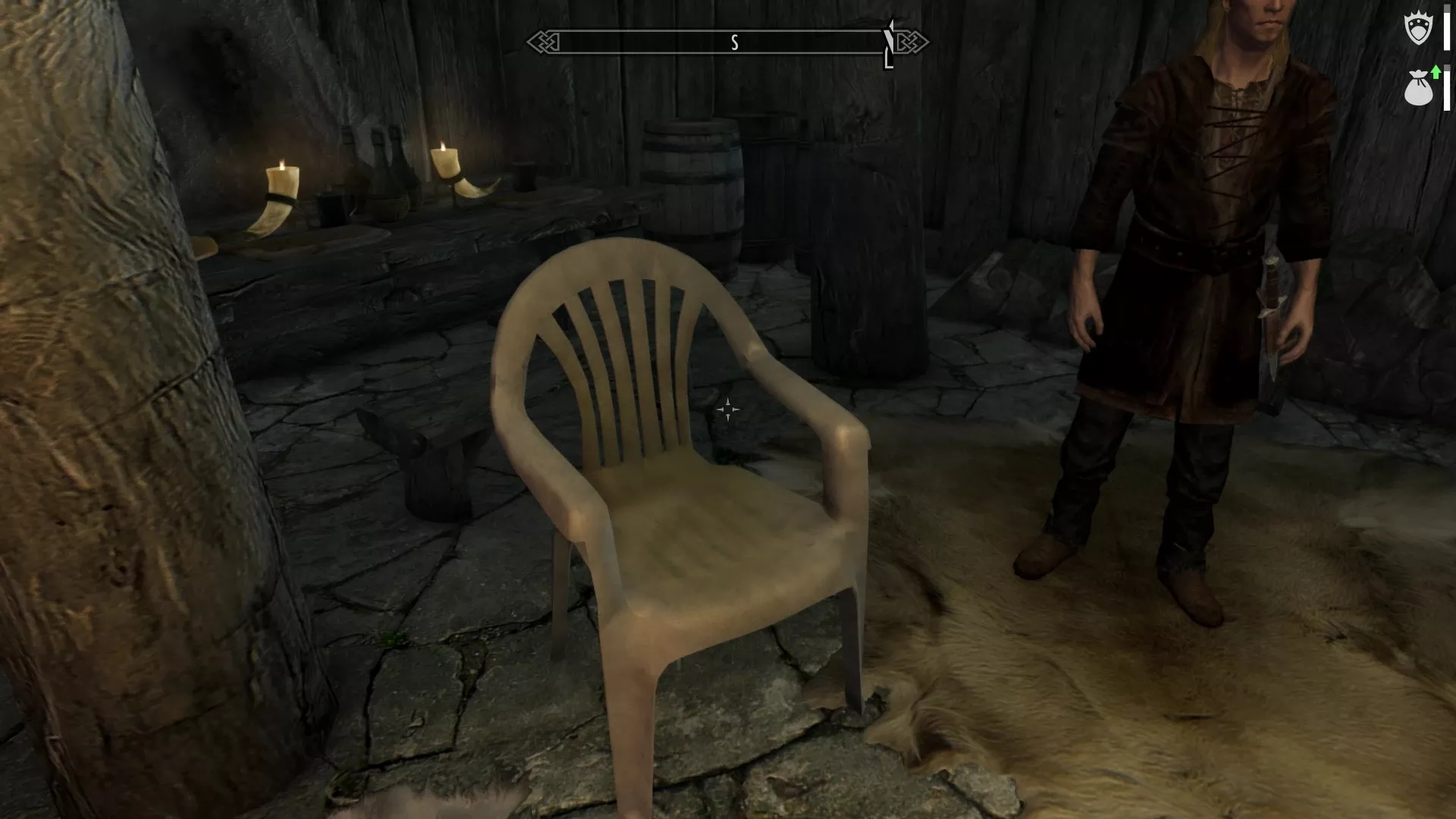
Task: Select the green up arrow beside the coin purse
Action: click(1437, 73)
